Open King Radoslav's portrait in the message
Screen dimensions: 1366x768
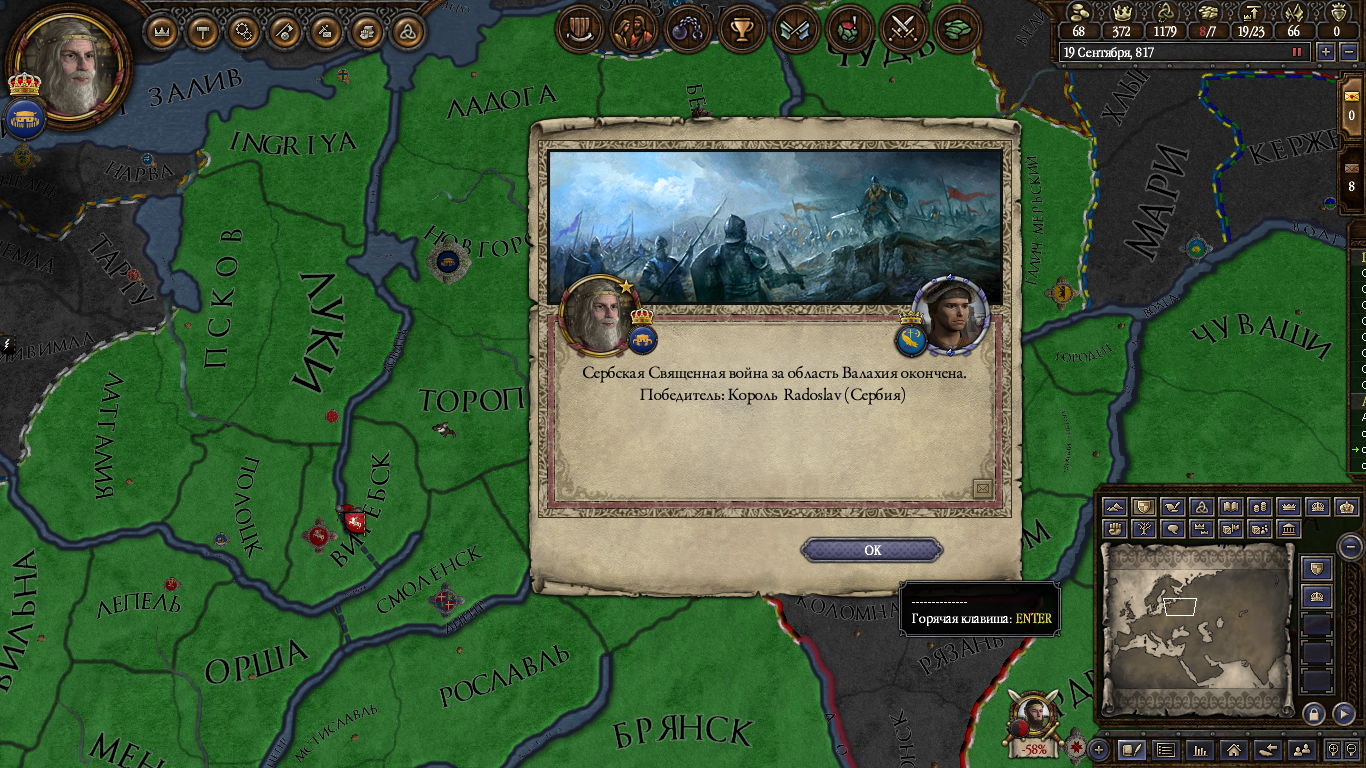951,315
